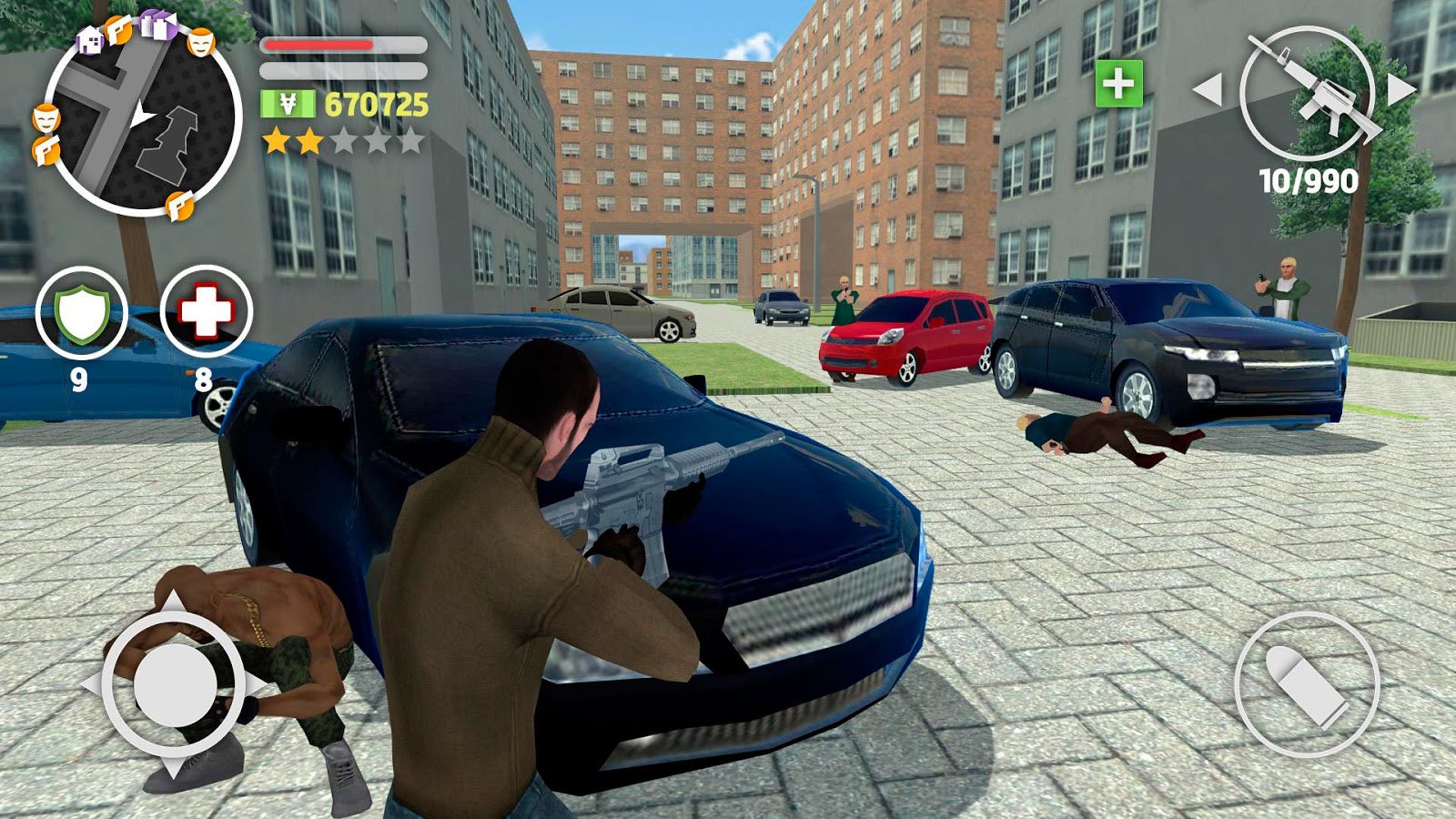Use the red cross medkit

click(x=206, y=312)
